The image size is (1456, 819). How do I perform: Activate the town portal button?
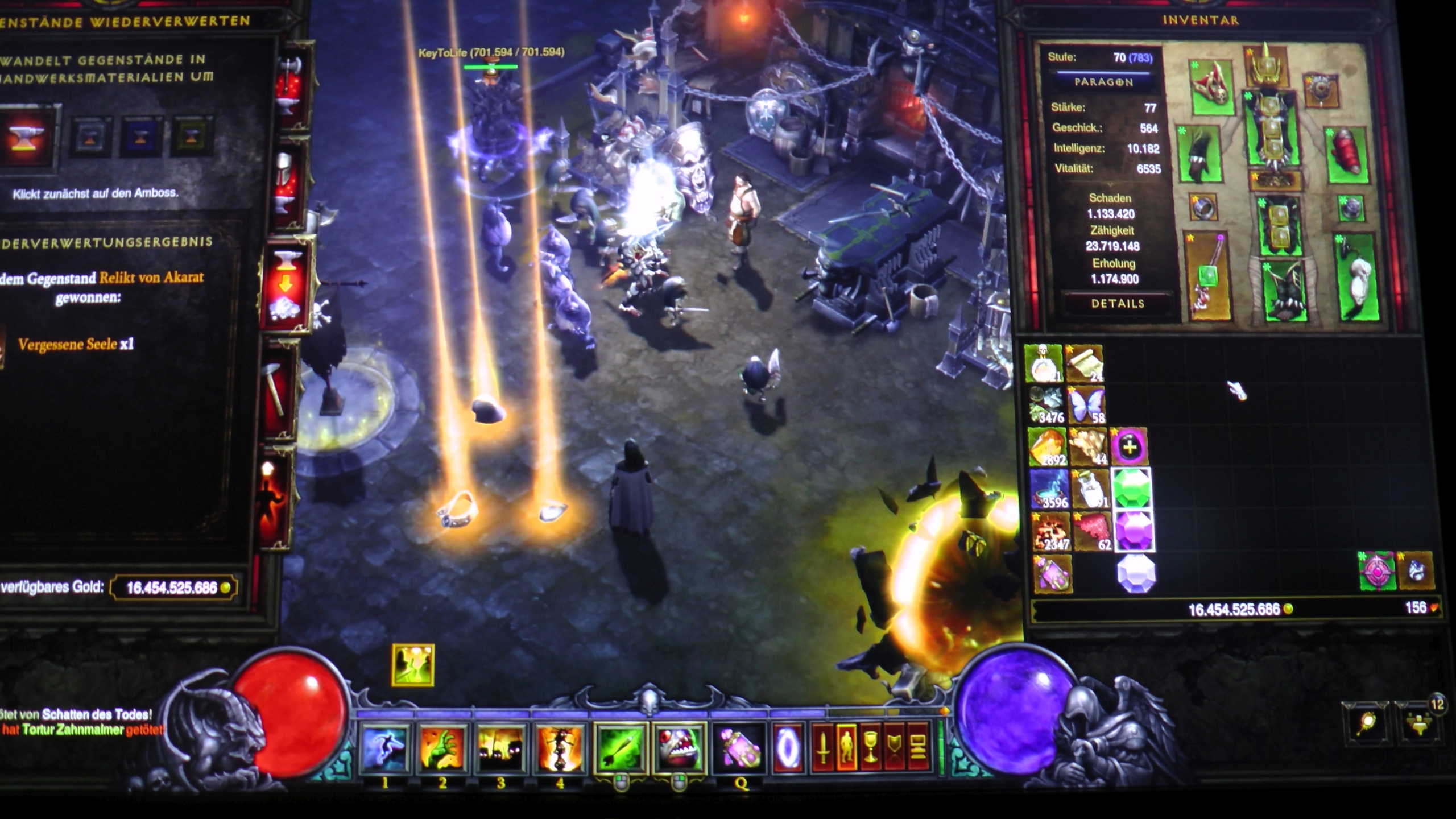pos(788,747)
